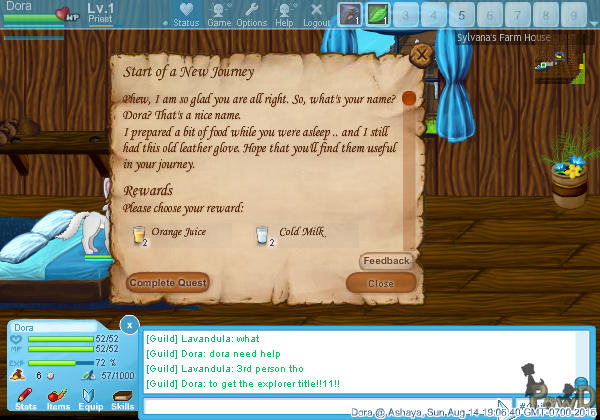
Task: Click the chat text input box
Action: [x=320, y=407]
